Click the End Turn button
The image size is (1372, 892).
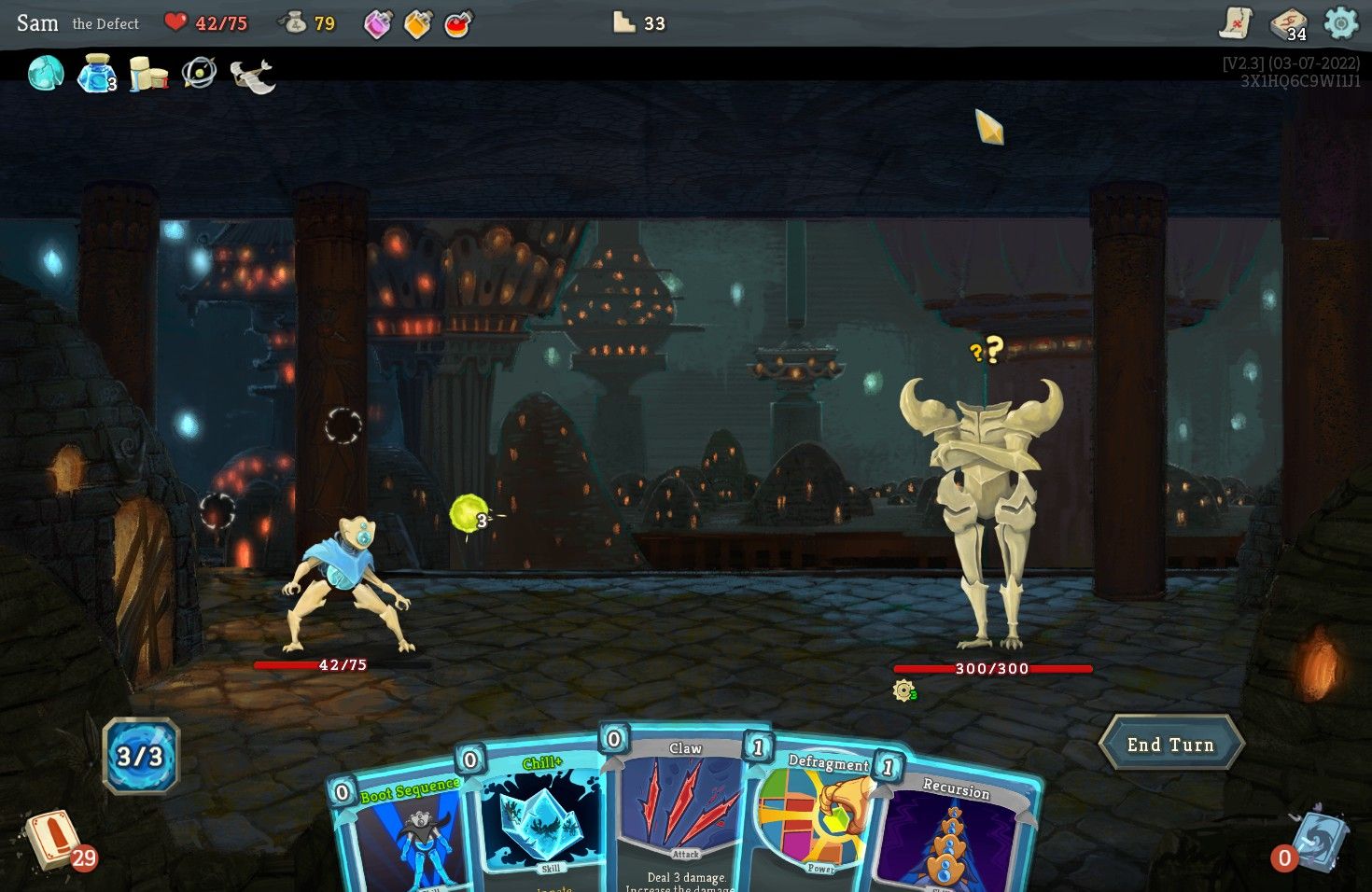[1170, 744]
